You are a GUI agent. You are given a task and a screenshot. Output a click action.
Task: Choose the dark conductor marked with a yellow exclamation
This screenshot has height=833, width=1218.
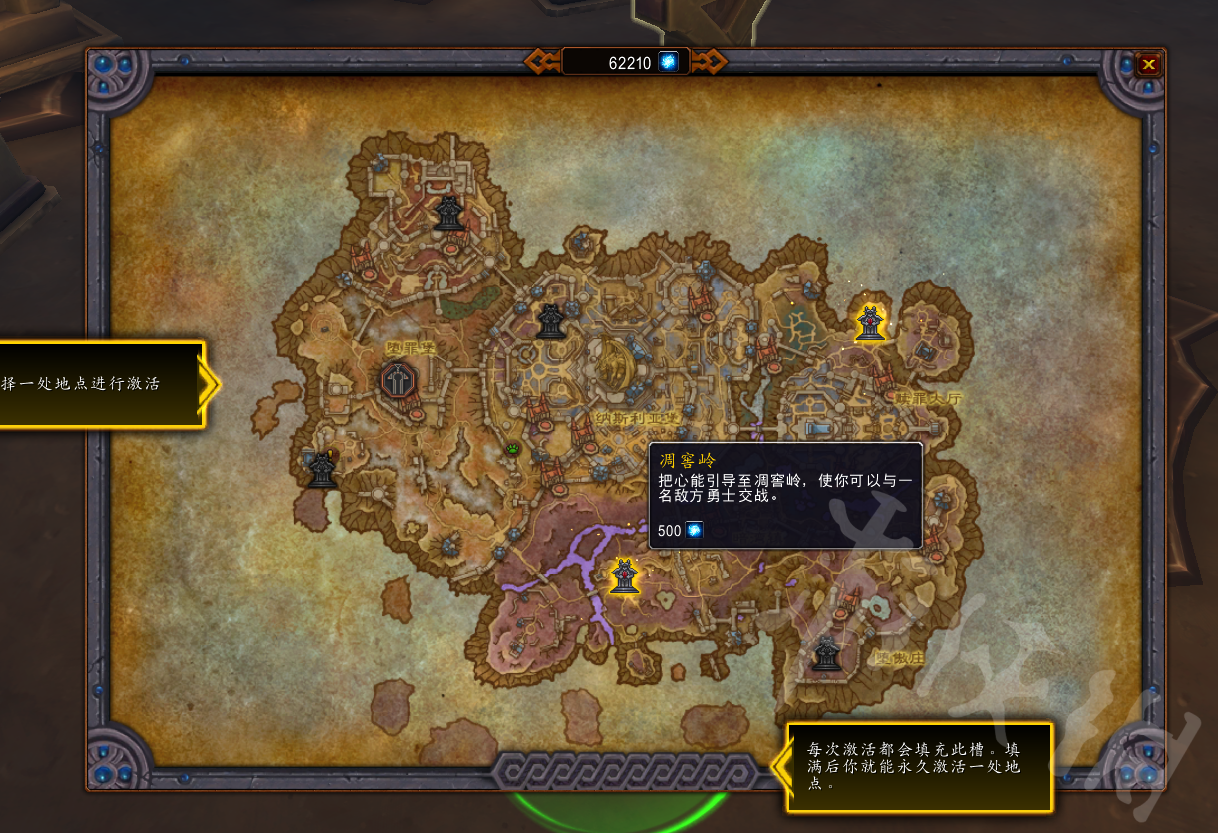point(321,469)
